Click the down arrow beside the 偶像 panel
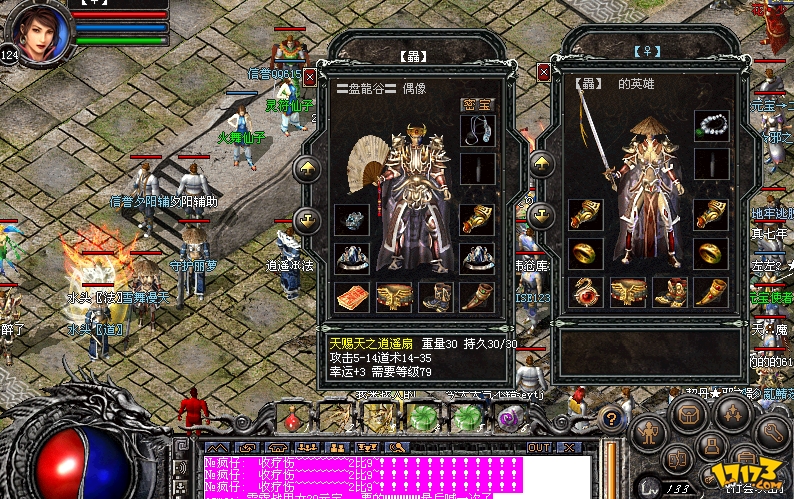Image resolution: width=794 pixels, height=499 pixels. pyautogui.click(x=308, y=218)
